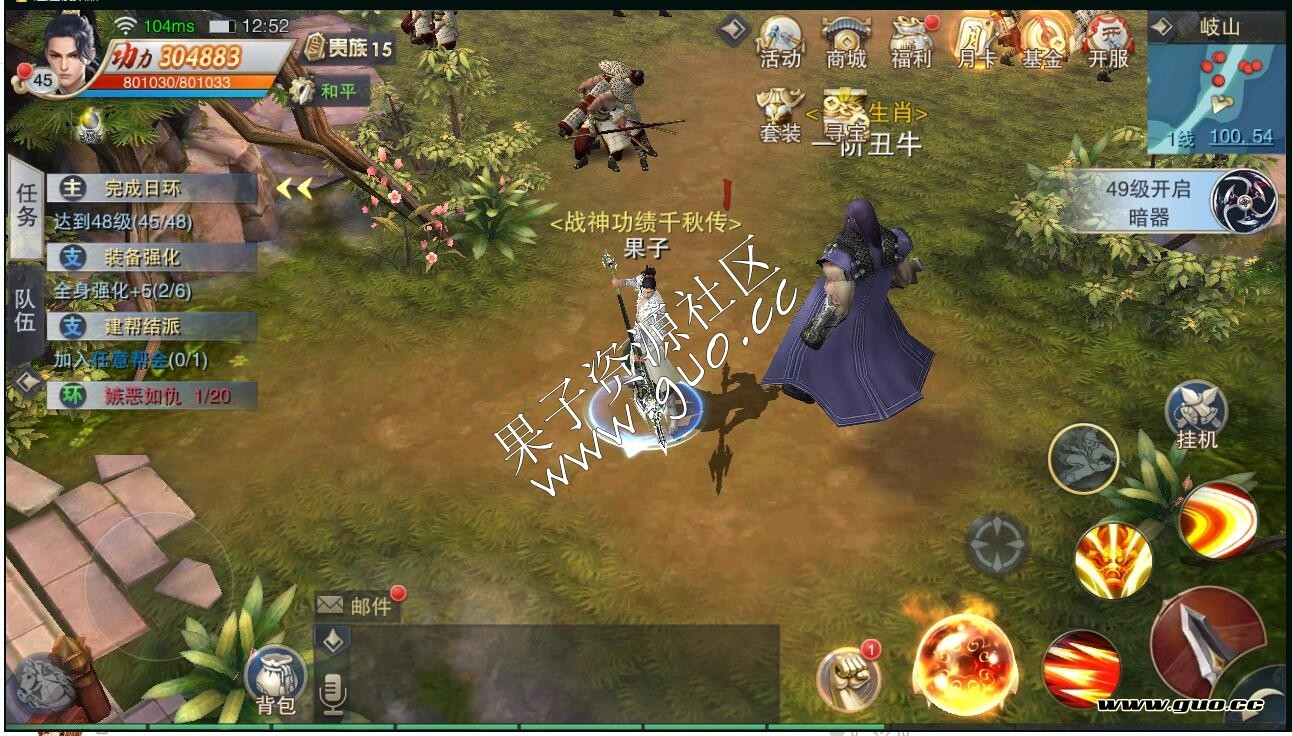
Task: Open the 月卡 monthly card
Action: 976,42
